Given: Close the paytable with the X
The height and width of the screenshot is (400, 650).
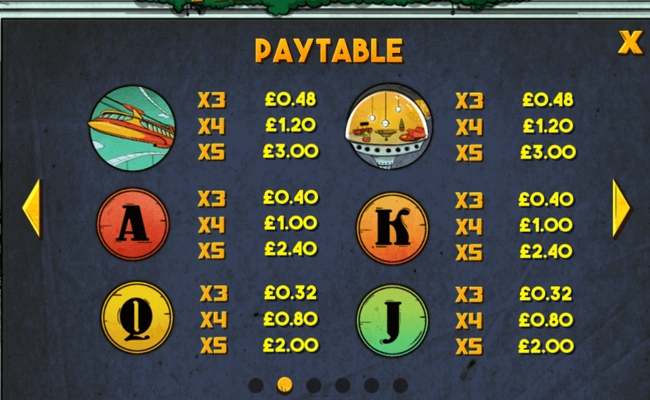Looking at the screenshot, I should tap(629, 42).
